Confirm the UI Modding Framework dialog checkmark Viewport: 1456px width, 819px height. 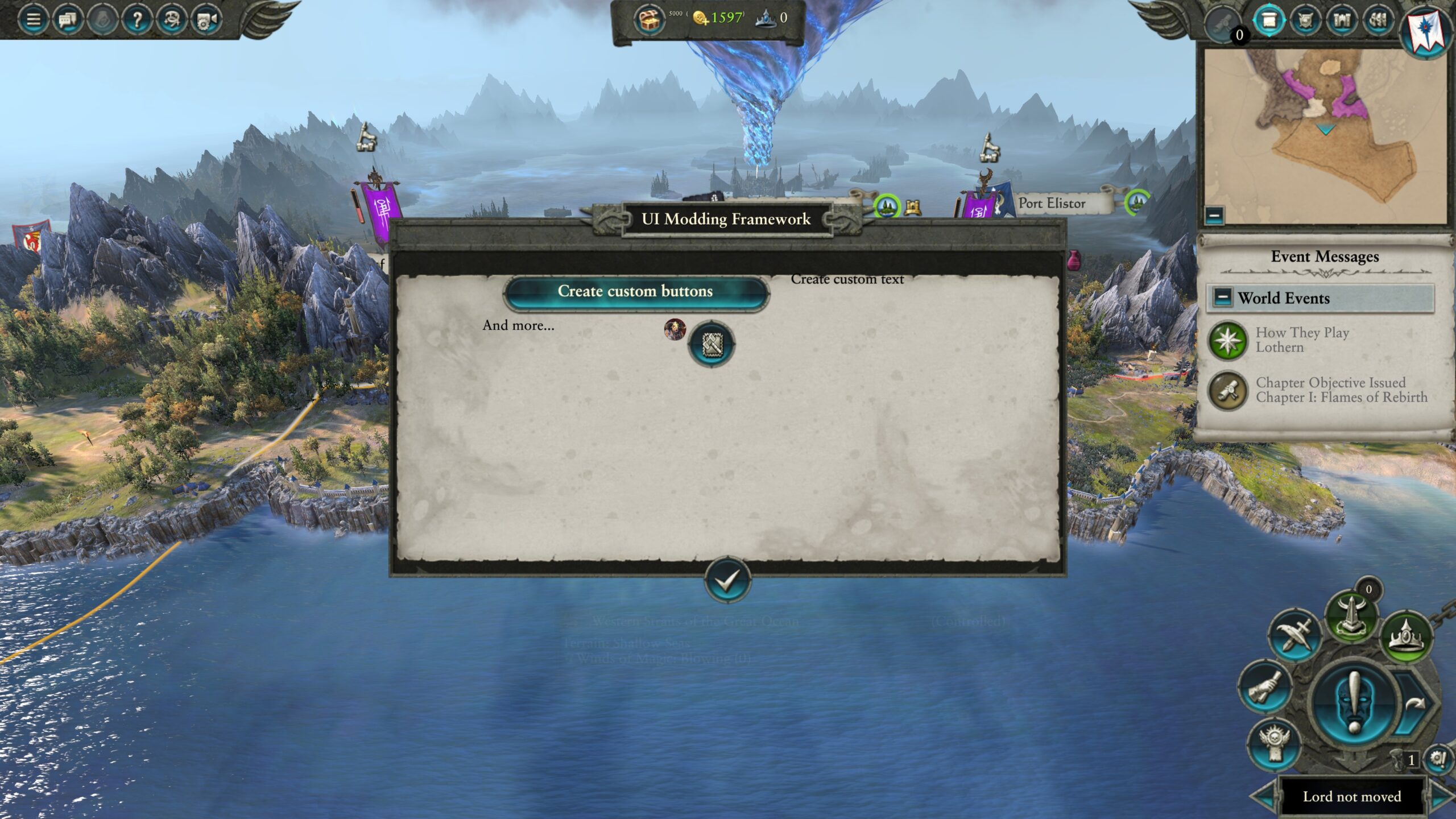(727, 580)
